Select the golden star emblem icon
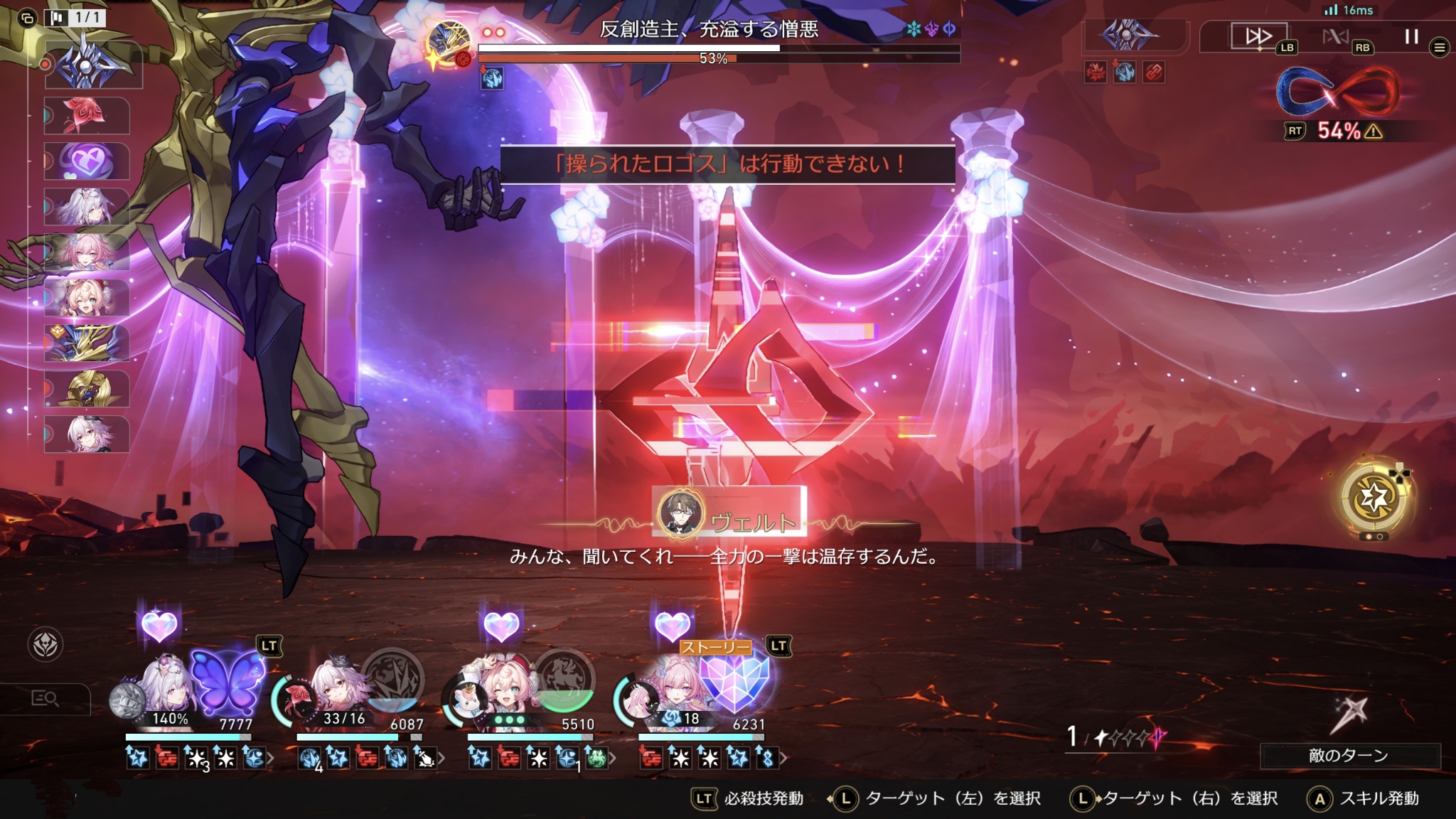 1374,497
